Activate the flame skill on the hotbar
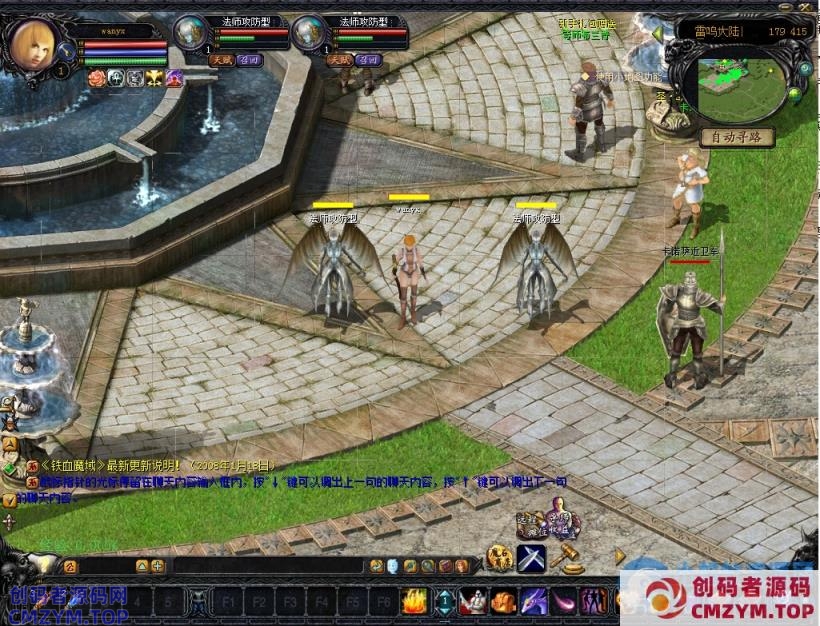This screenshot has width=820, height=626. [x=414, y=601]
